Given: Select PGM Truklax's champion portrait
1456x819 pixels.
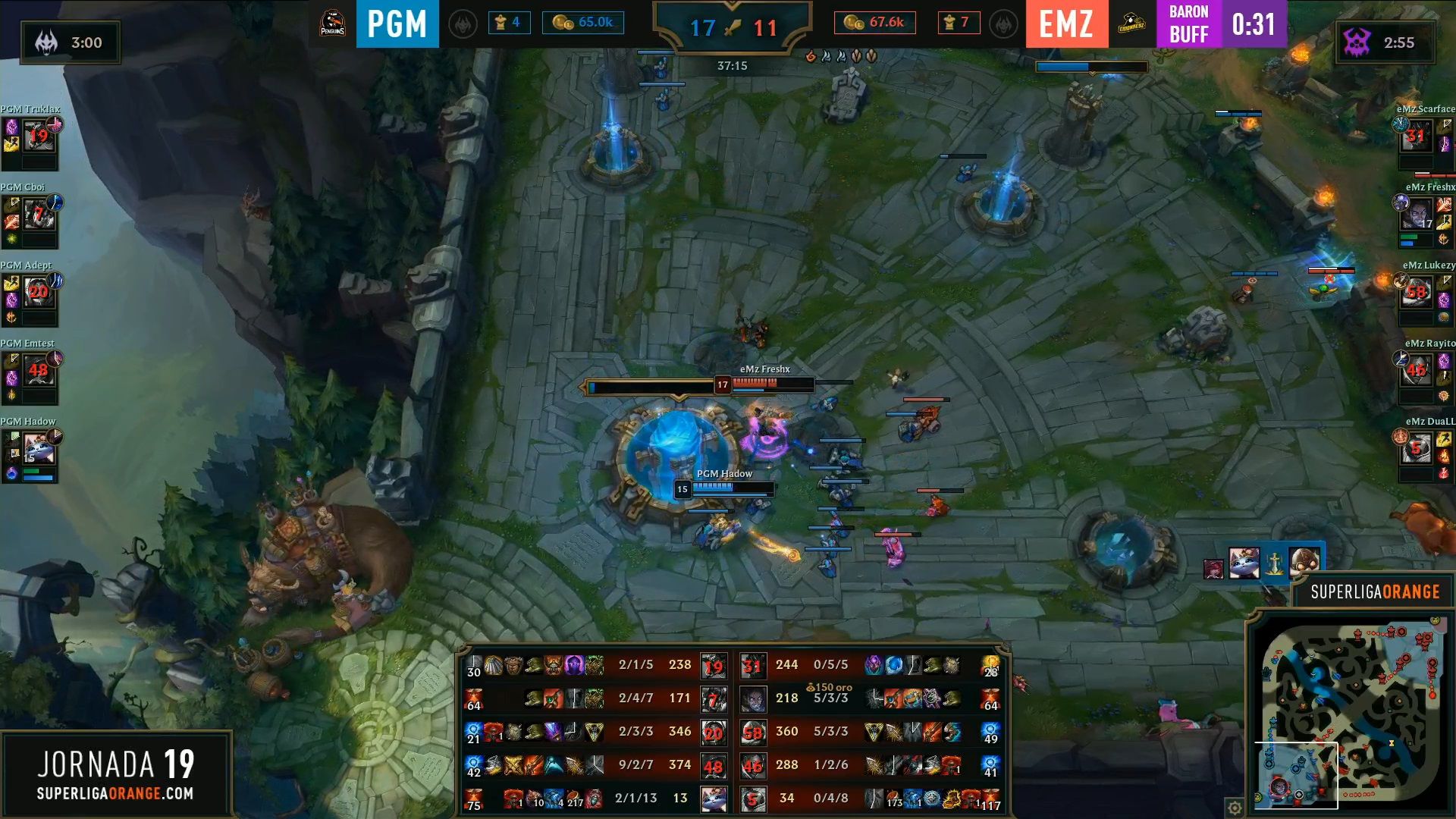Looking at the screenshot, I should click(39, 136).
